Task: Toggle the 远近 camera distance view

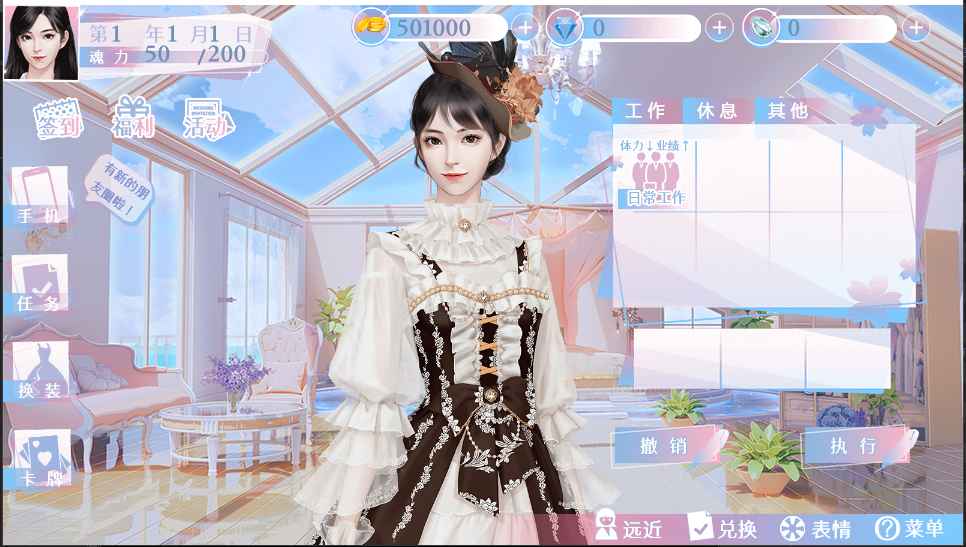Action: tap(630, 528)
